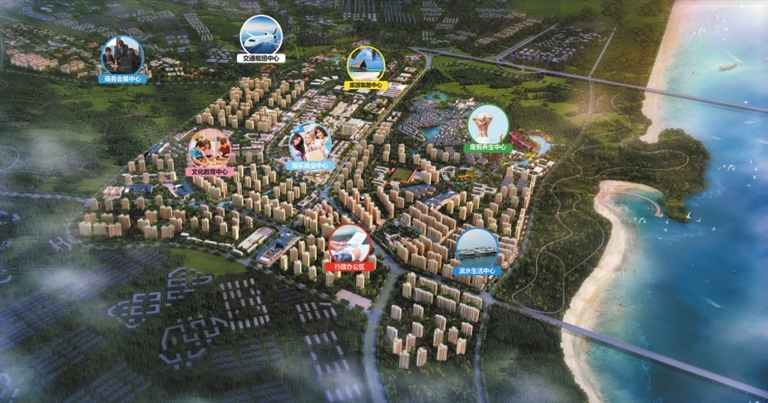Open the 交通枢纽中心 airplane marker

261,37
